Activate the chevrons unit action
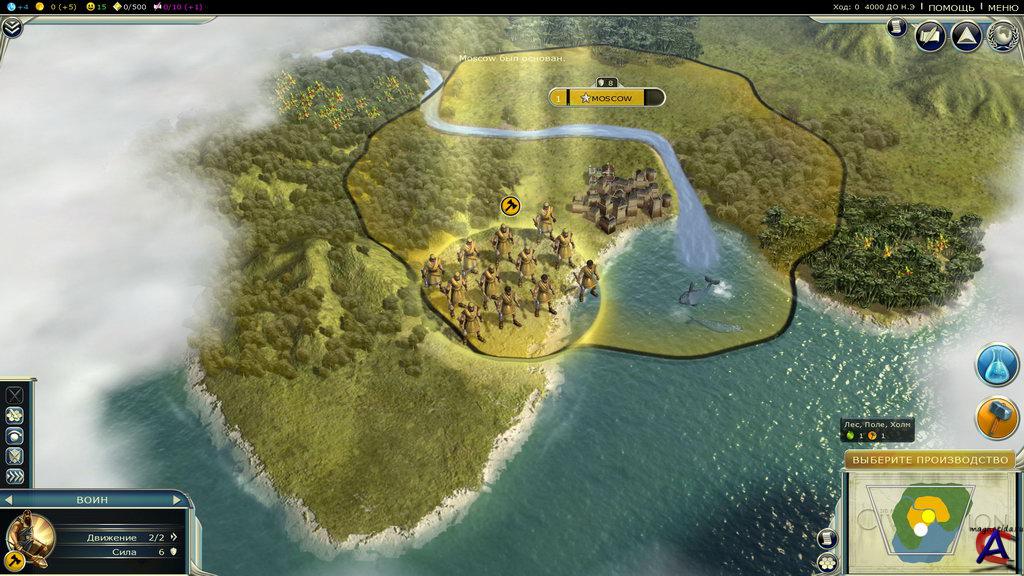Image resolution: width=1024 pixels, height=576 pixels. click(15, 476)
